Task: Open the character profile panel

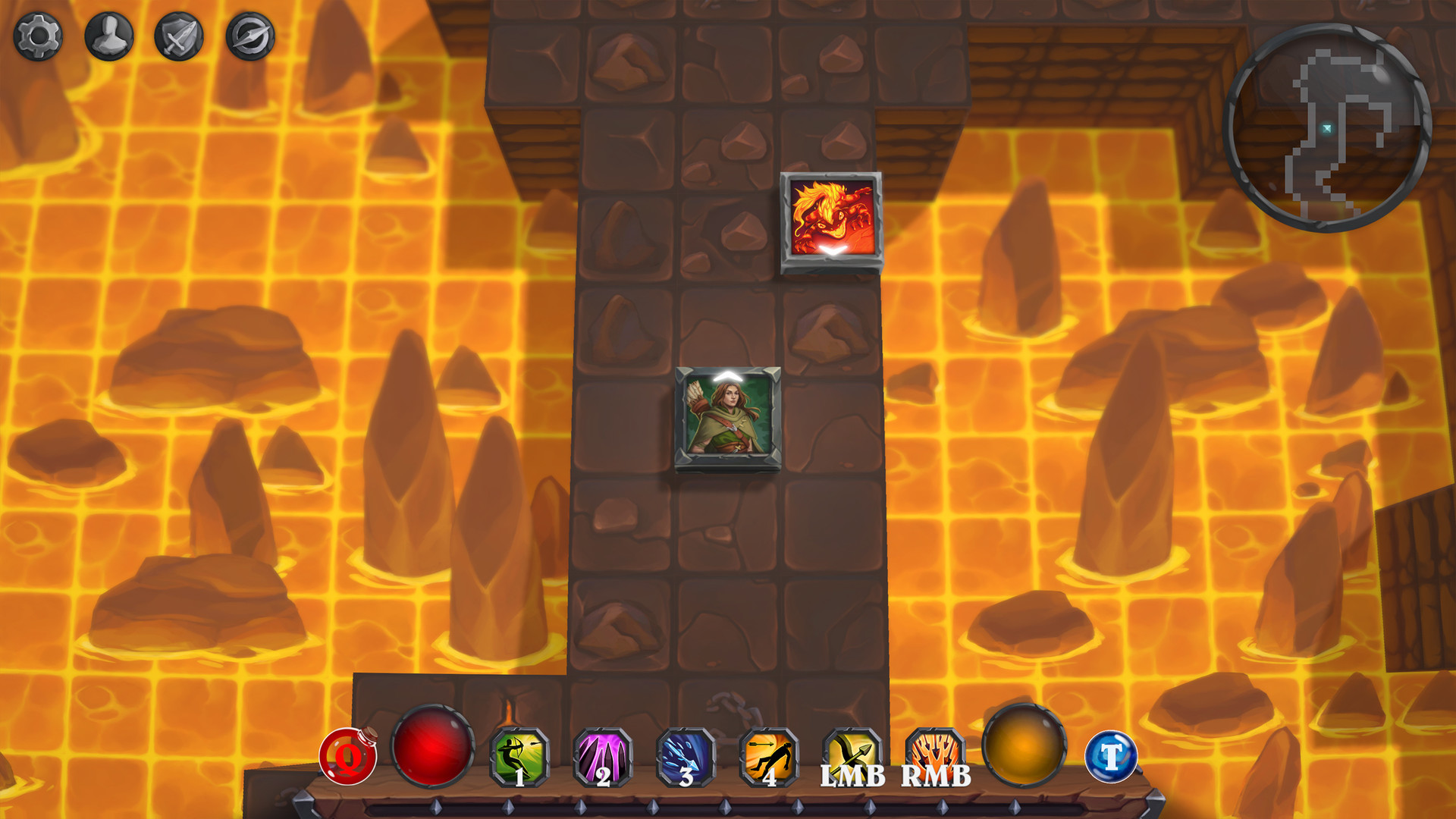Action: [108, 33]
